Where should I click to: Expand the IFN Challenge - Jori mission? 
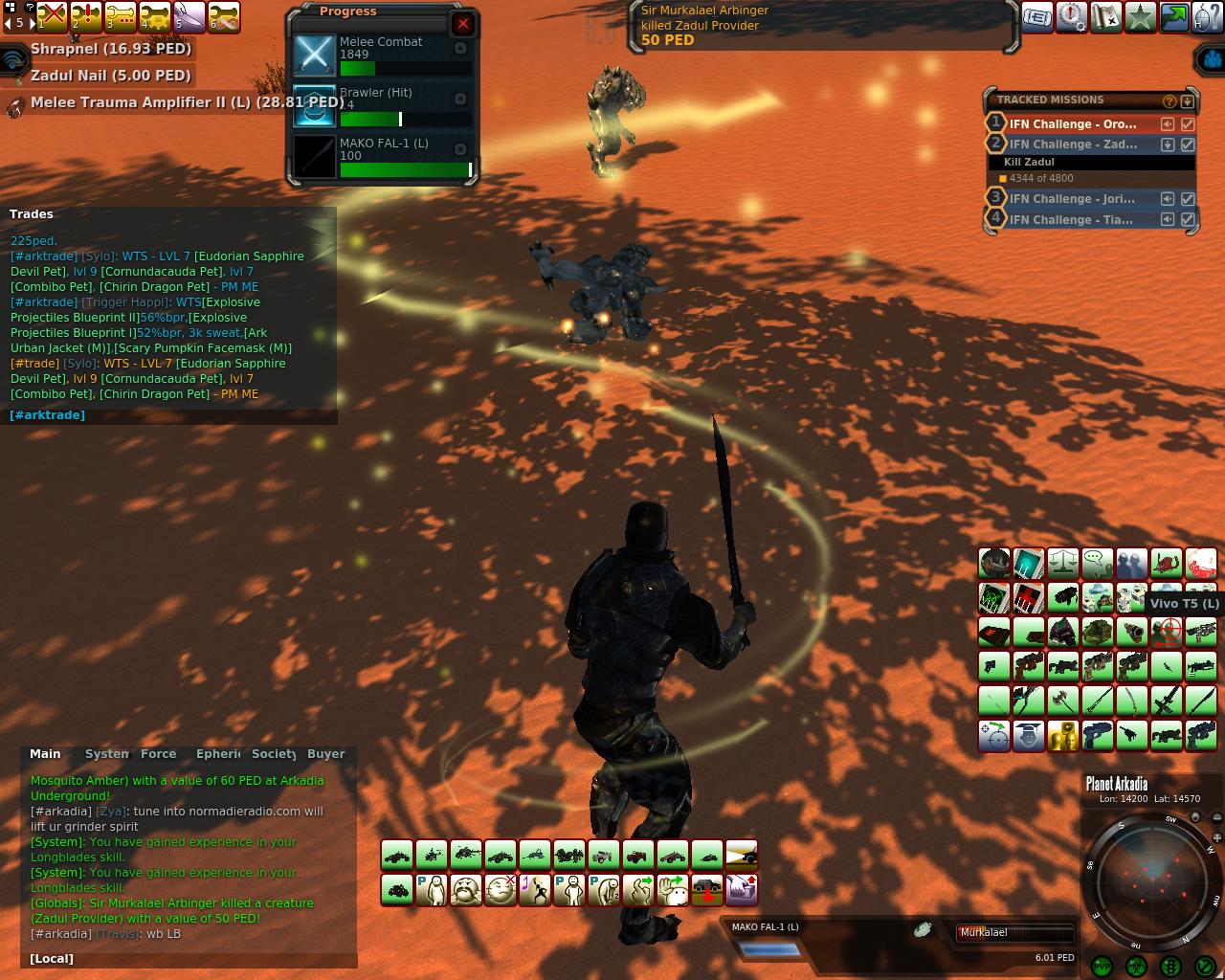pos(1168,199)
